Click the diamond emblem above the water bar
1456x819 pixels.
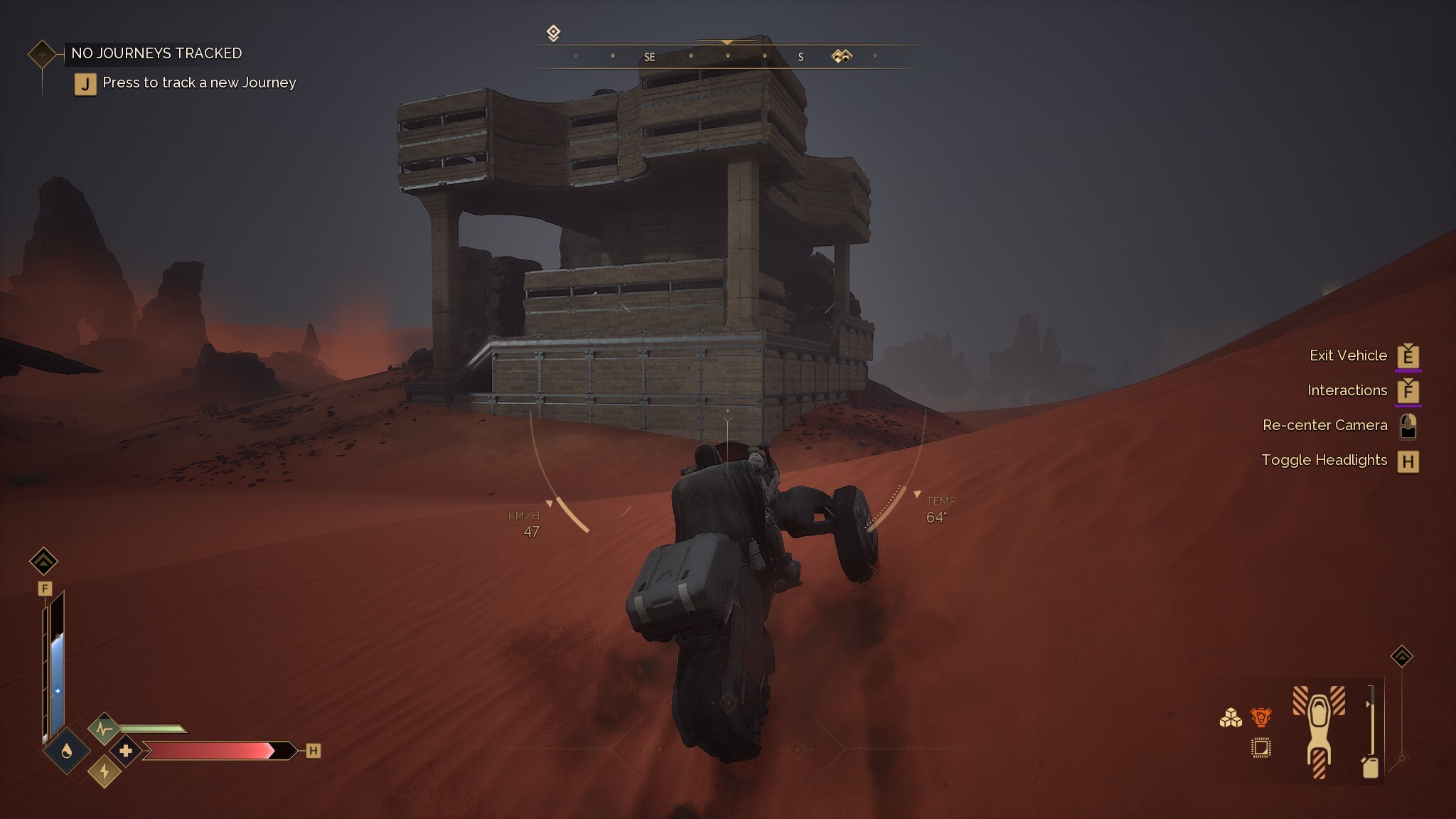44,562
